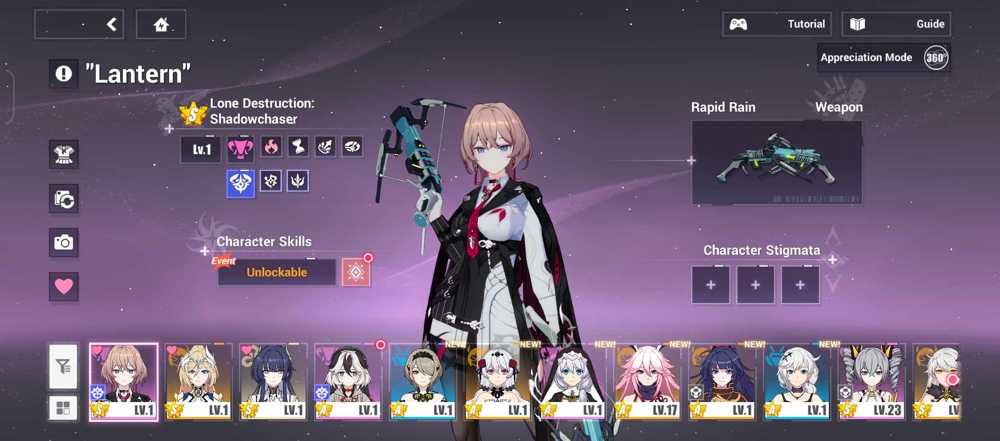This screenshot has width=1000, height=441.
Task: Choose the LV.23 grey-haired character
Action: 872,381
